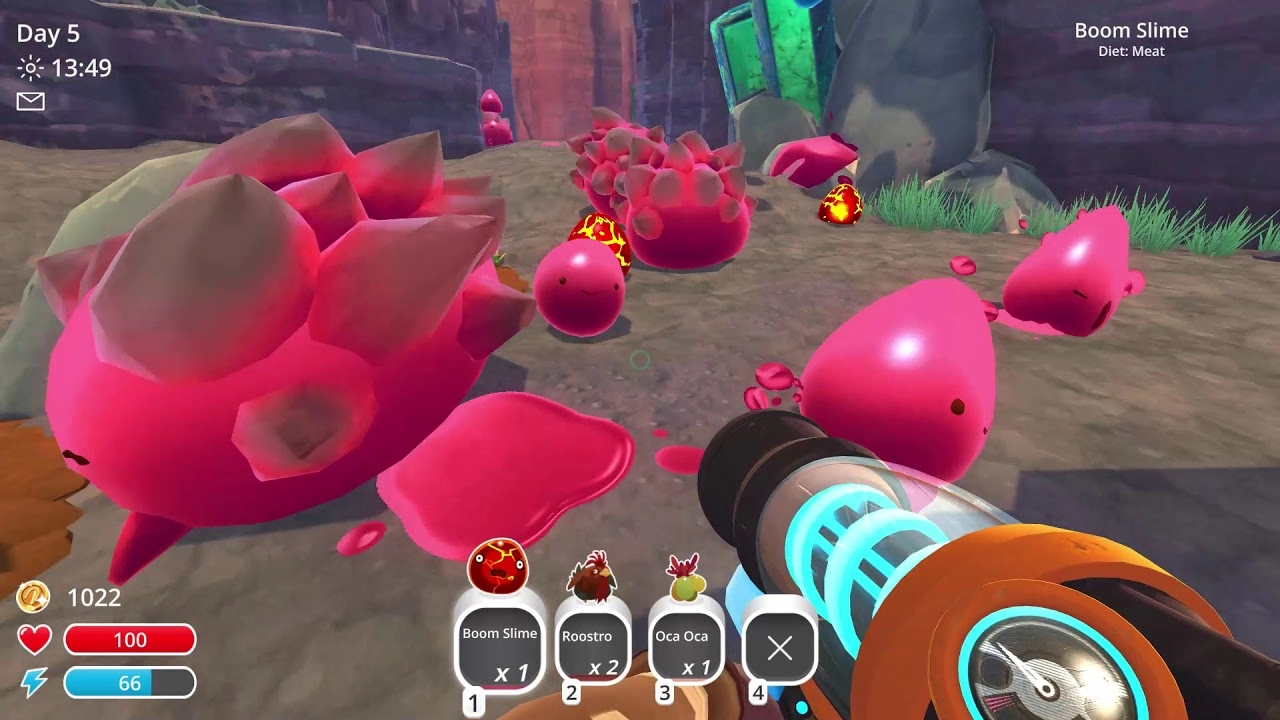The image size is (1280, 720).
Task: Select the Boom Slime vacpack slot
Action: 500,645
